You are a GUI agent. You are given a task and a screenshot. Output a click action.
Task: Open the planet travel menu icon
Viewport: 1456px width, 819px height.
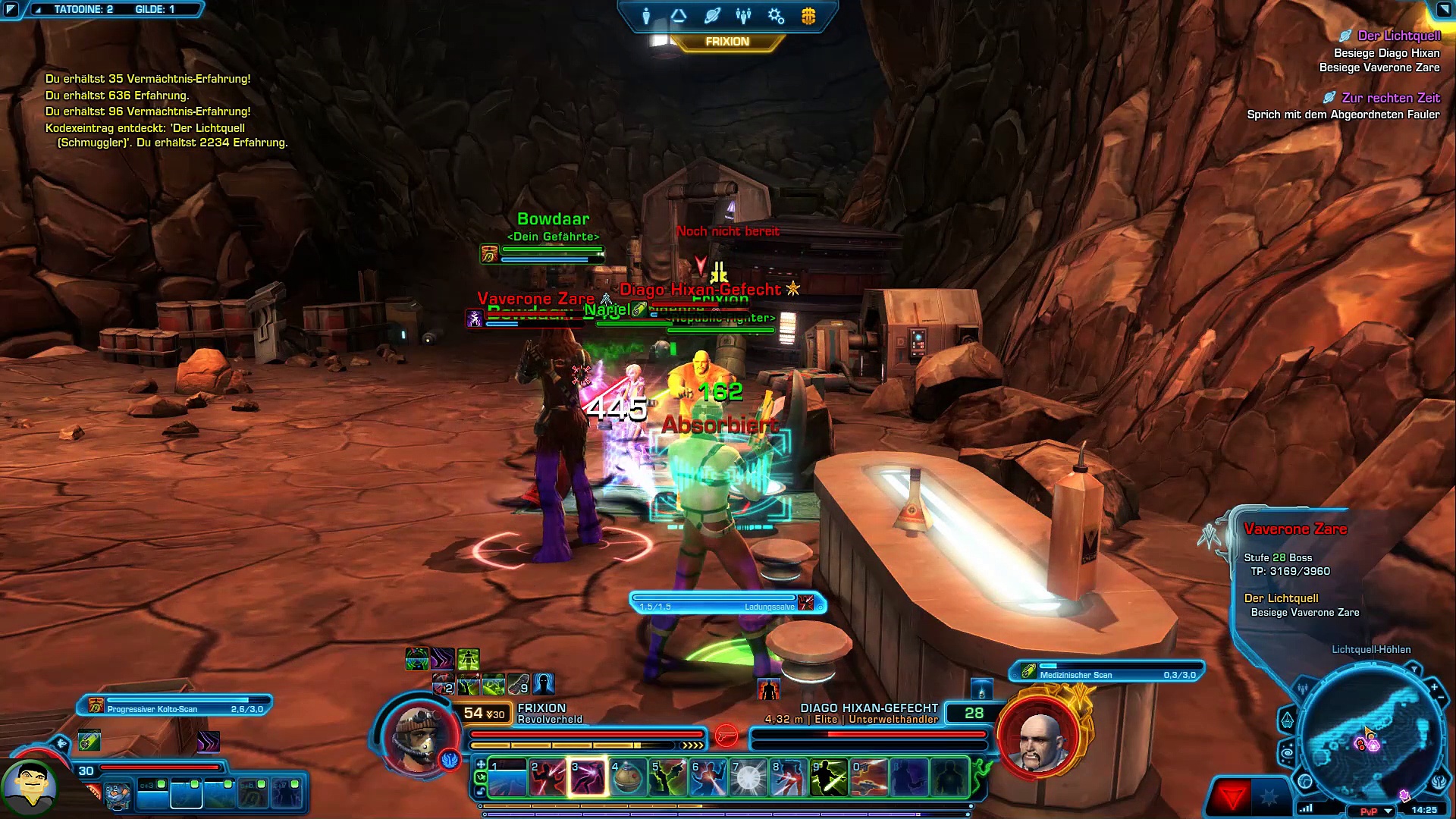[x=711, y=16]
